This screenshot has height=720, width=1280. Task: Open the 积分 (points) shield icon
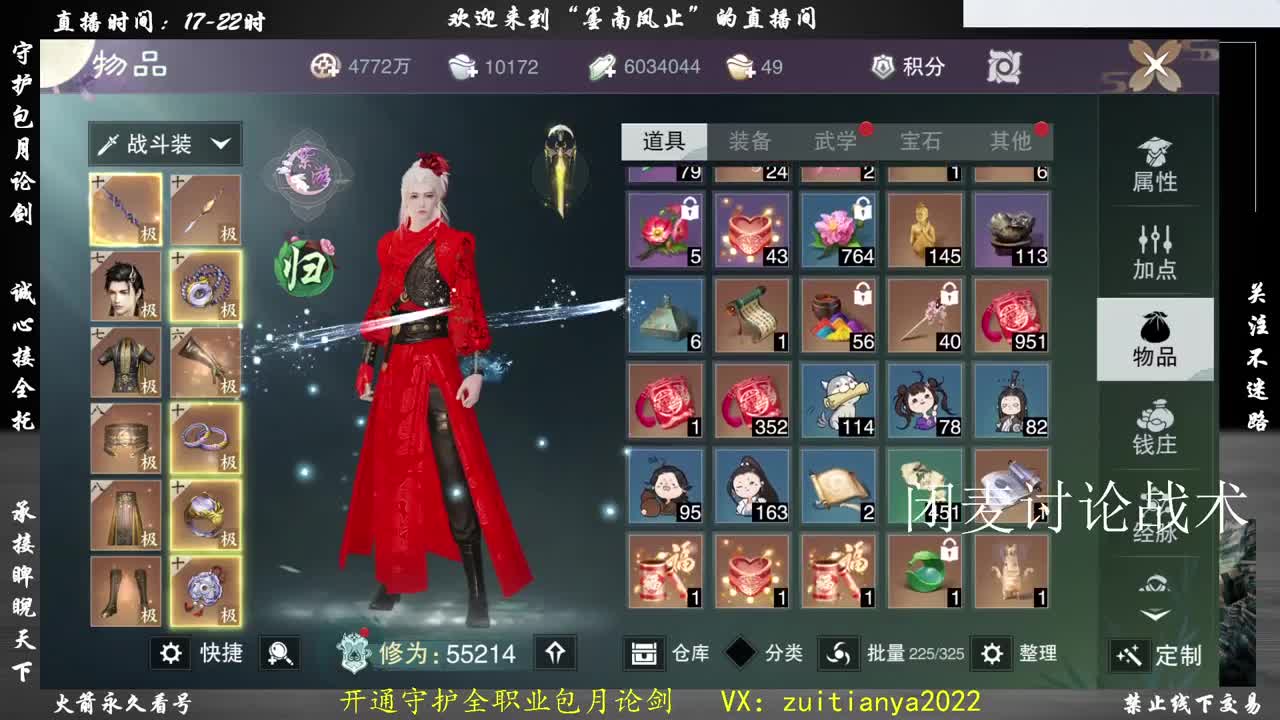[881, 67]
